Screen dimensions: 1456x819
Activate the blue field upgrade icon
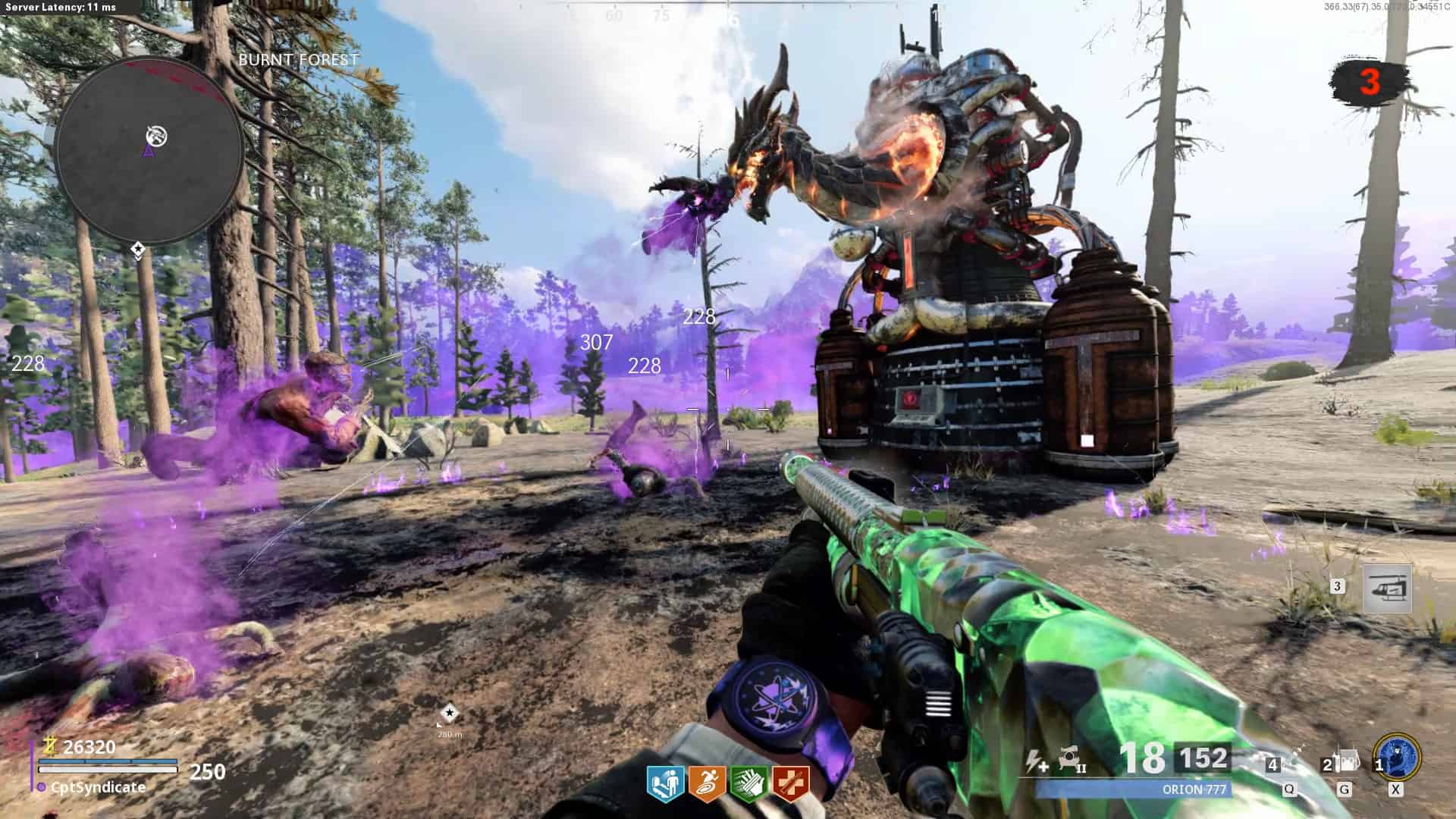pos(1397,758)
